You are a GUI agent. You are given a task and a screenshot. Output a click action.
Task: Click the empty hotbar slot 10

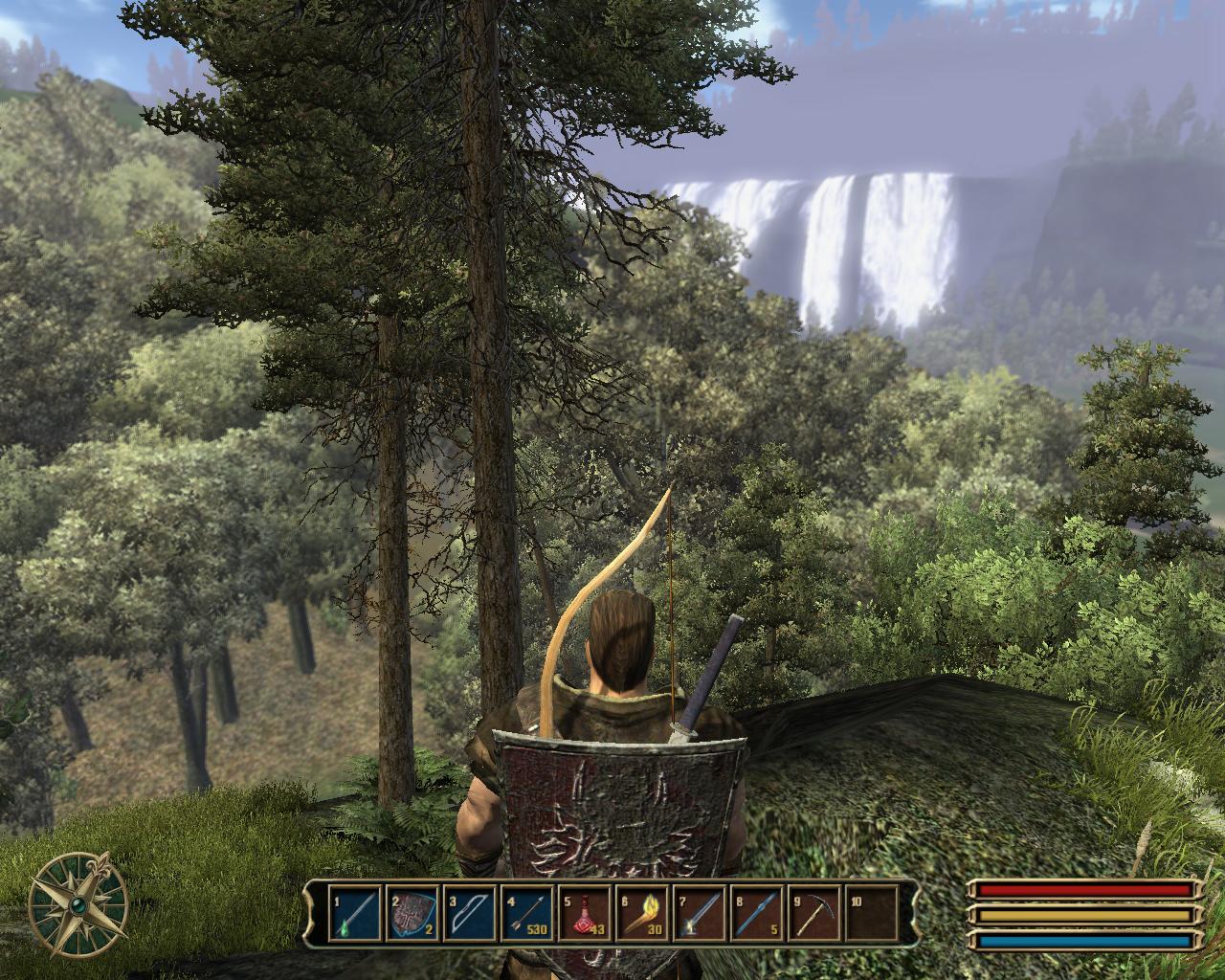[x=872, y=913]
